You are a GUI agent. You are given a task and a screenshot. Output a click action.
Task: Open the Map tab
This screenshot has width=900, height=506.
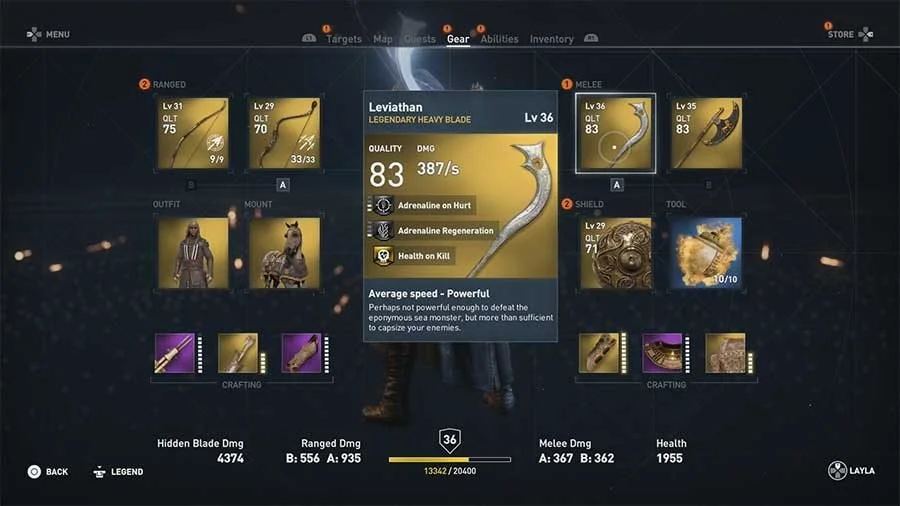coord(383,39)
